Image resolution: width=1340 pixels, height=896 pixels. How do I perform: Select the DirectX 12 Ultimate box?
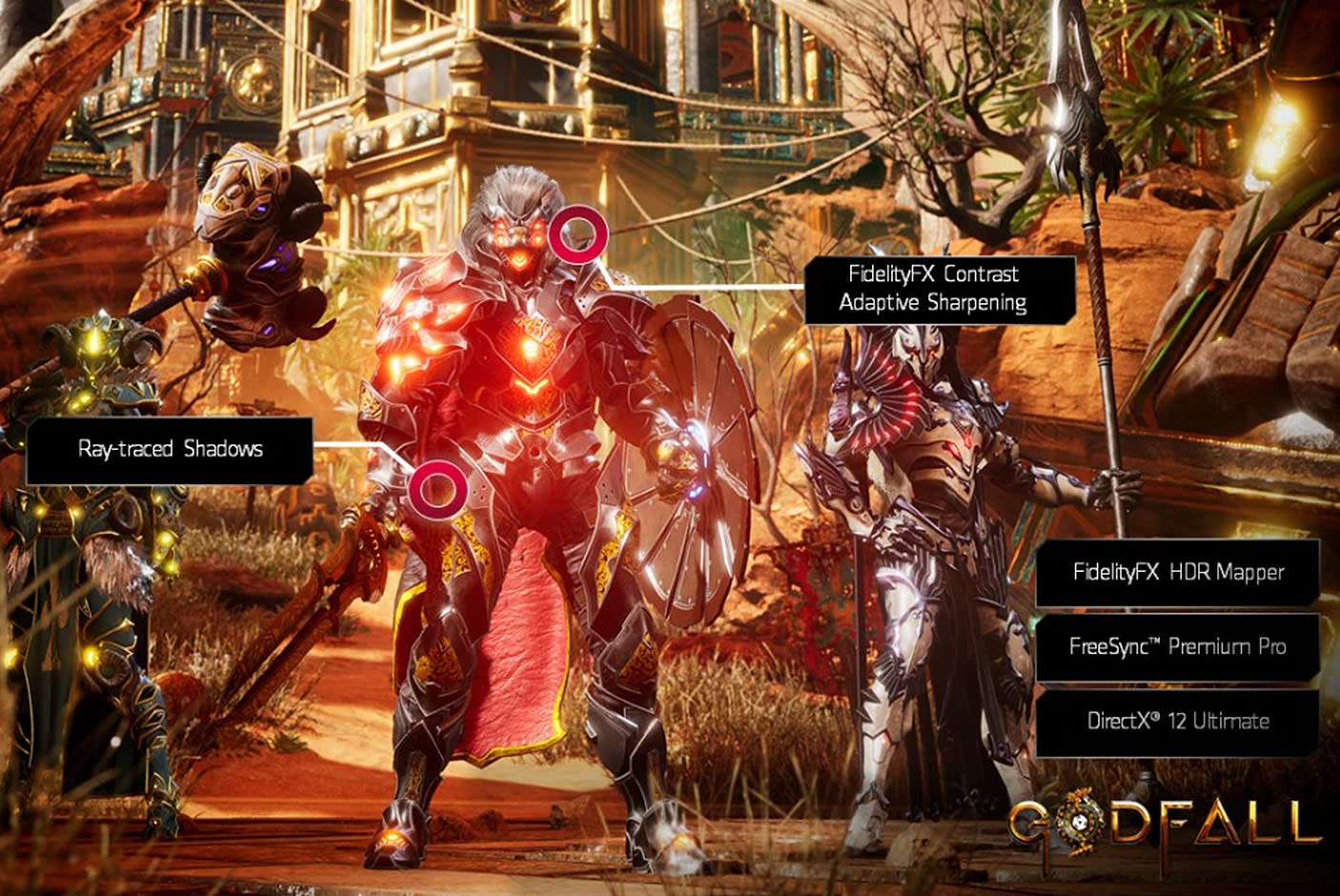1177,721
